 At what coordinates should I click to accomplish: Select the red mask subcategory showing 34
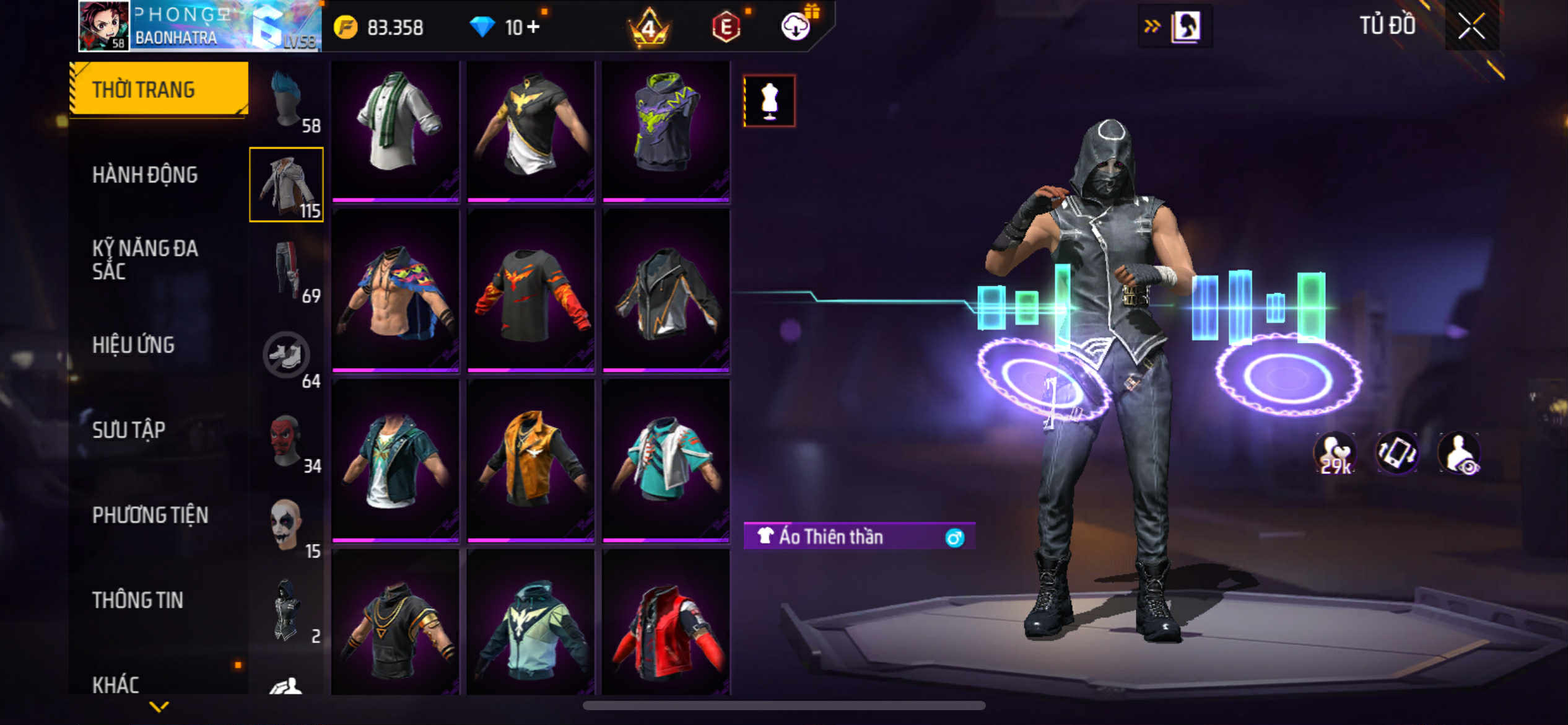coord(287,441)
